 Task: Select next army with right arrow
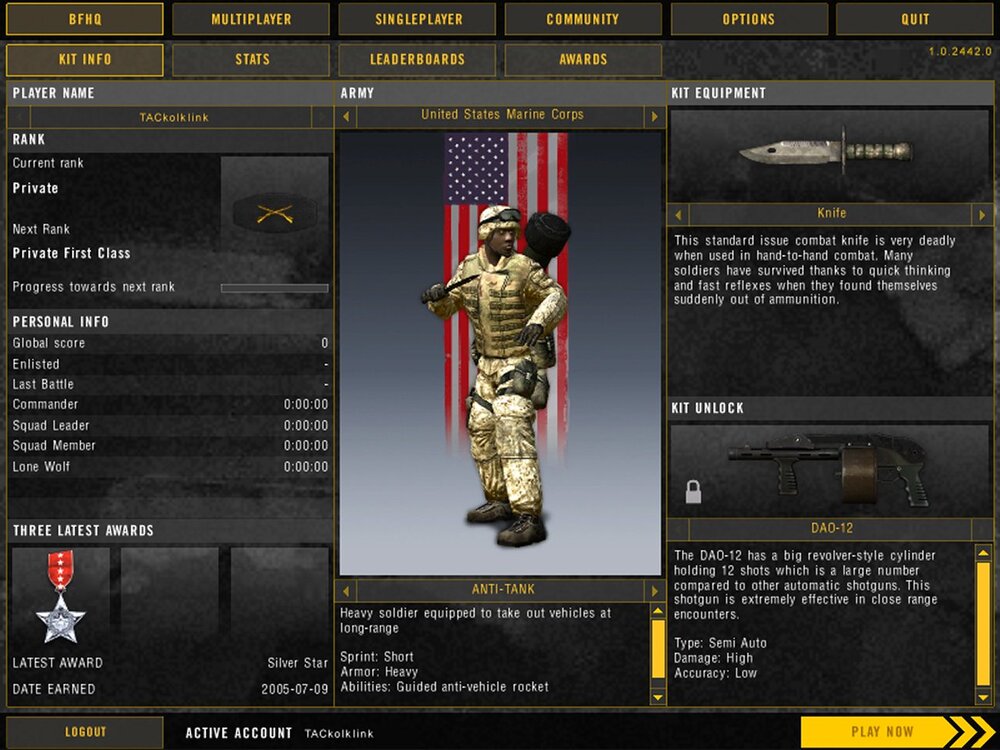(655, 117)
